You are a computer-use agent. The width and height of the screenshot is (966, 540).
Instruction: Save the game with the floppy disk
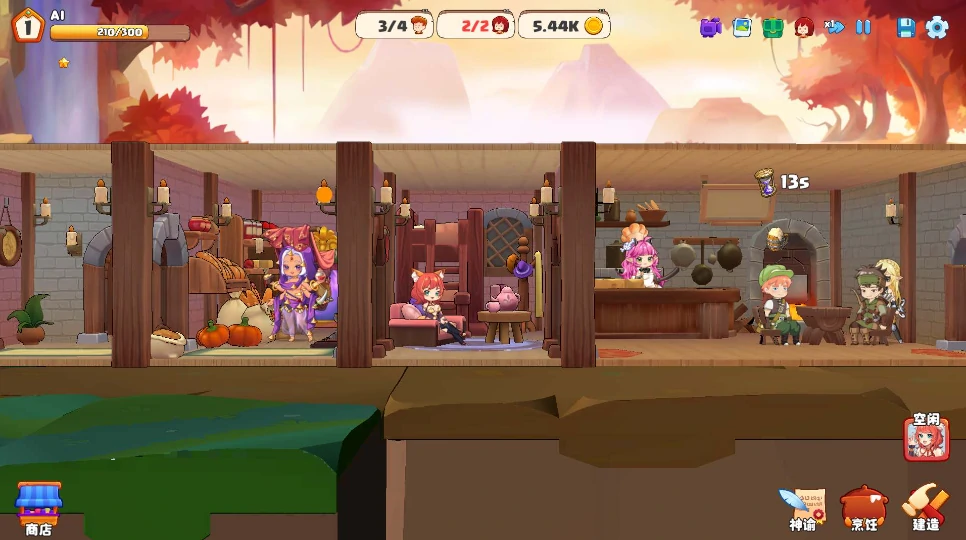(906, 27)
